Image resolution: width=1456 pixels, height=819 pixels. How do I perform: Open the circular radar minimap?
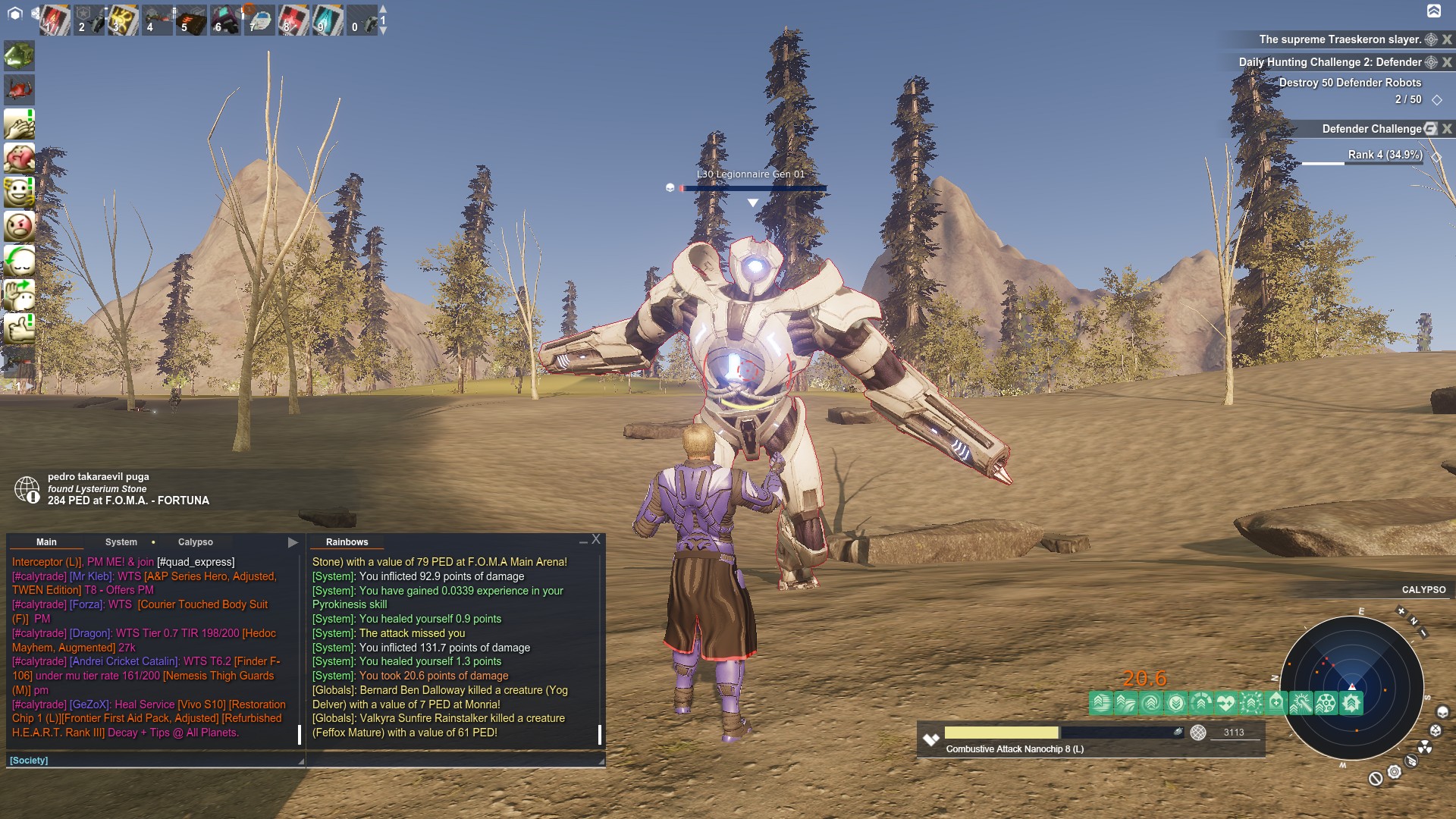tap(1351, 686)
